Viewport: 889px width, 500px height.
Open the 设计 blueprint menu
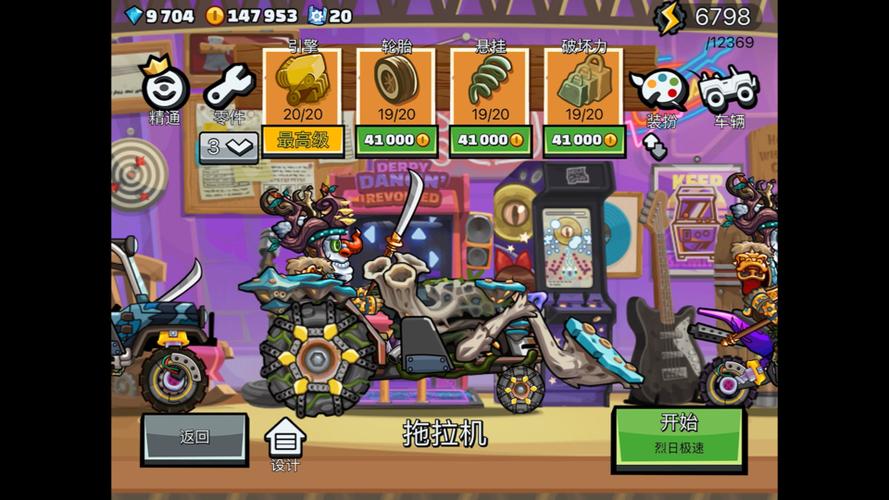click(x=285, y=443)
